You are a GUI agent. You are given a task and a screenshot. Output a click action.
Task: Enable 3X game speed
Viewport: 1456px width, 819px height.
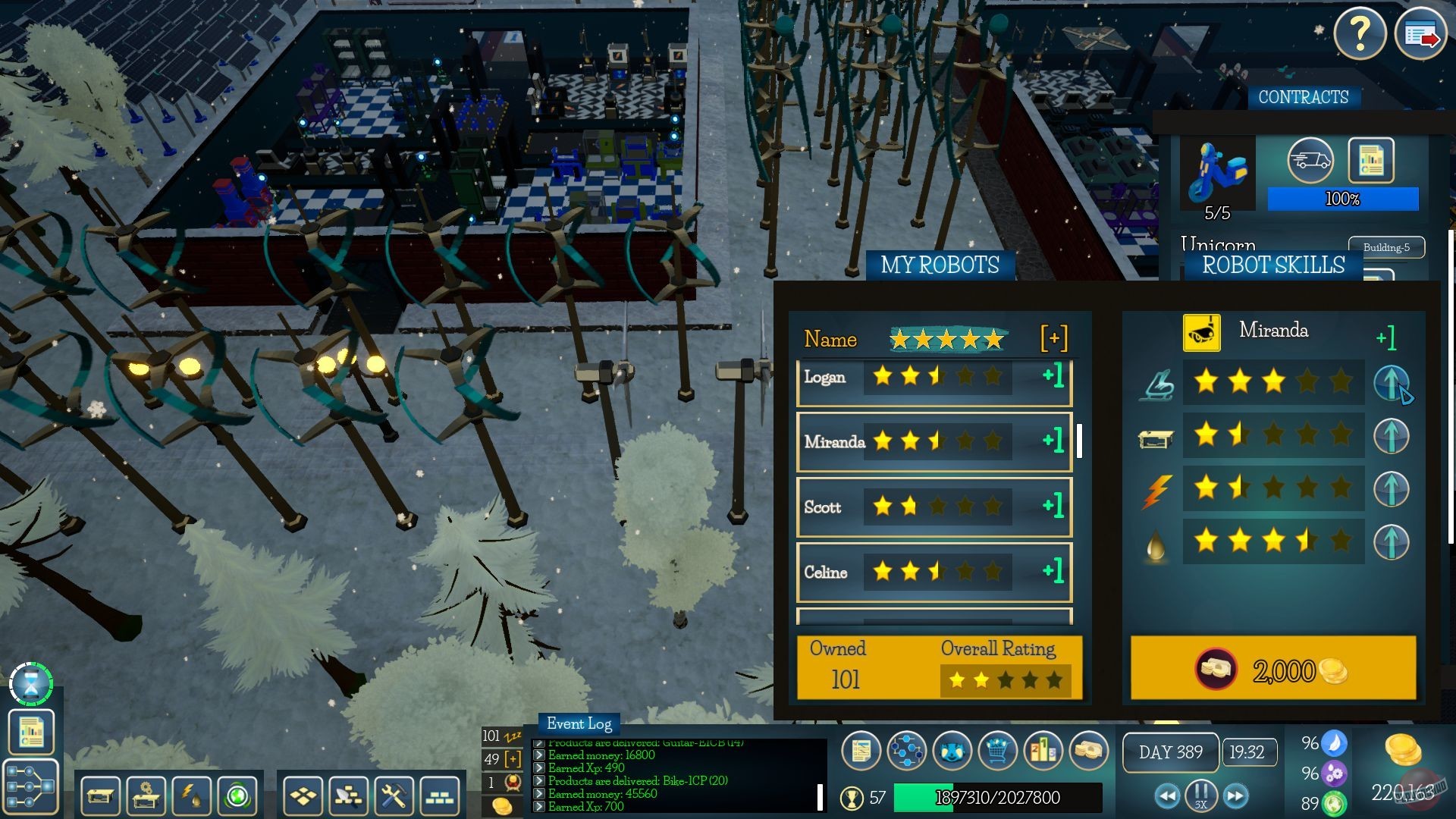tap(1200, 805)
